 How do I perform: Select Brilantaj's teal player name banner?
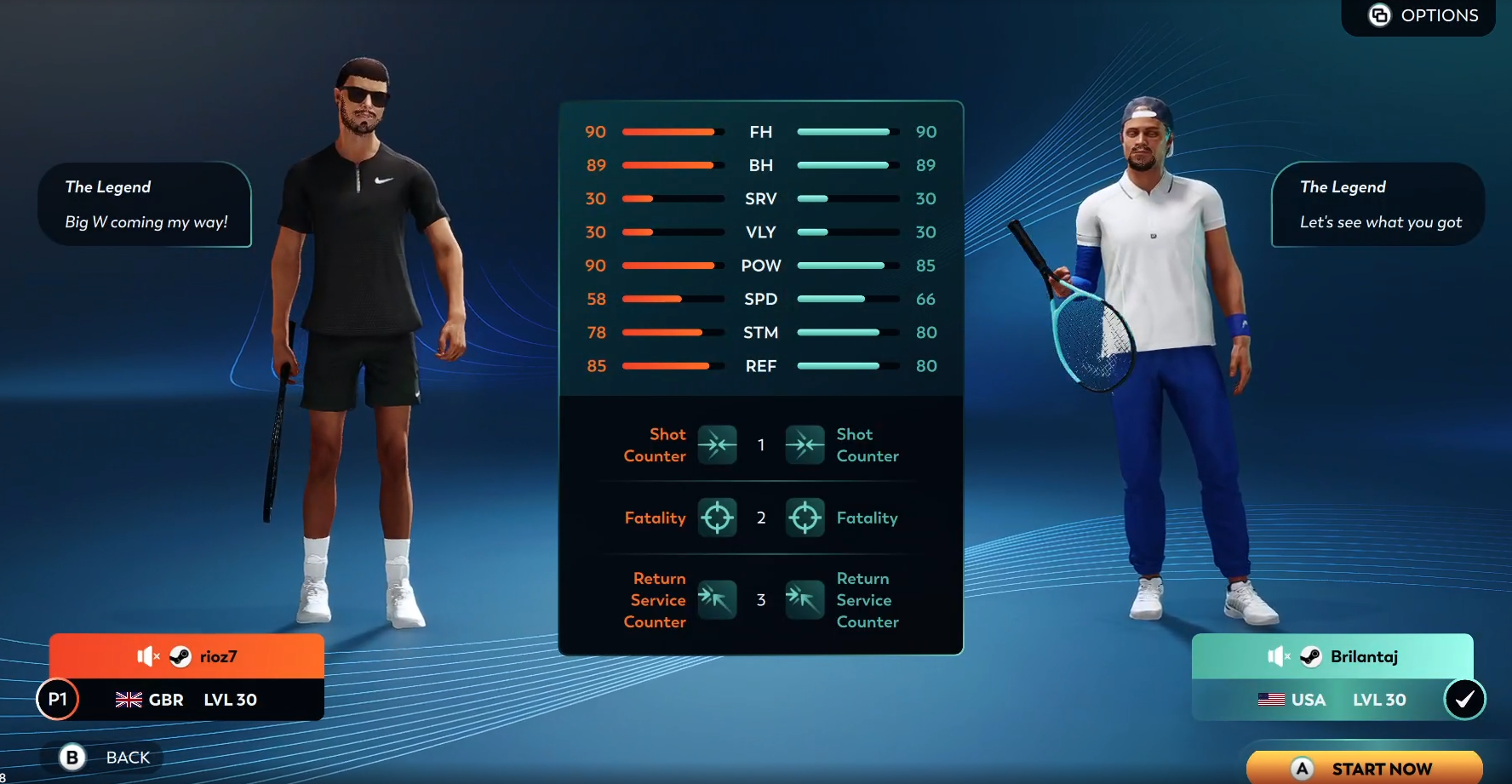pyautogui.click(x=1332, y=656)
